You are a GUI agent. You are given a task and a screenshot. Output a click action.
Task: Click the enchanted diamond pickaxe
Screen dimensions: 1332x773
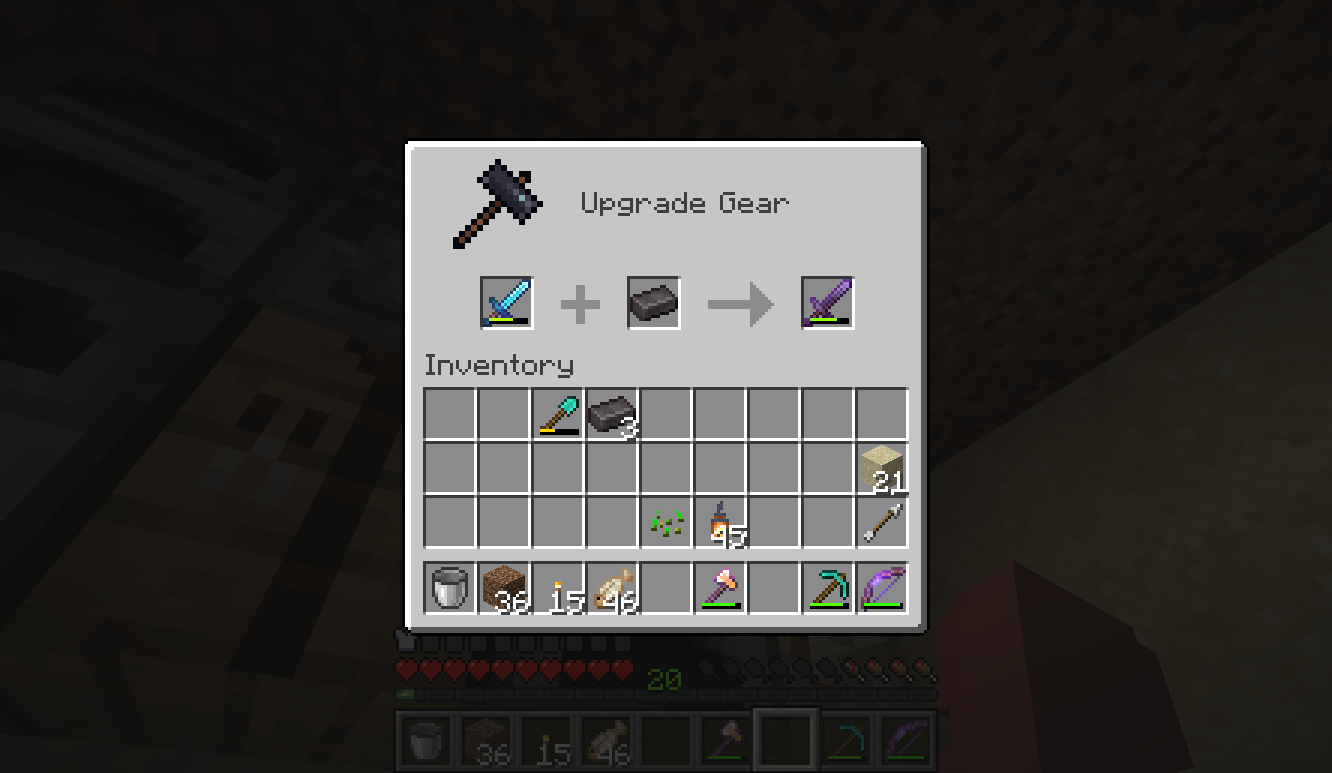(828, 587)
